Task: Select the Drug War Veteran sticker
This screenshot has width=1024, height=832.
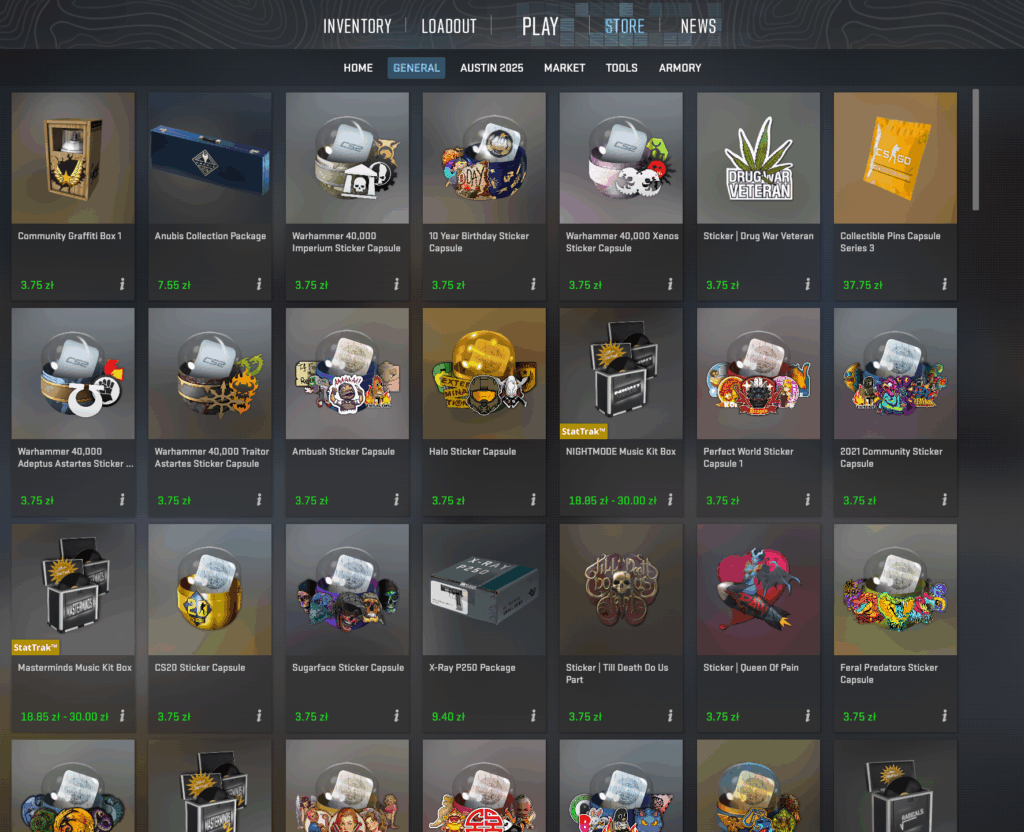Action: pyautogui.click(x=758, y=158)
